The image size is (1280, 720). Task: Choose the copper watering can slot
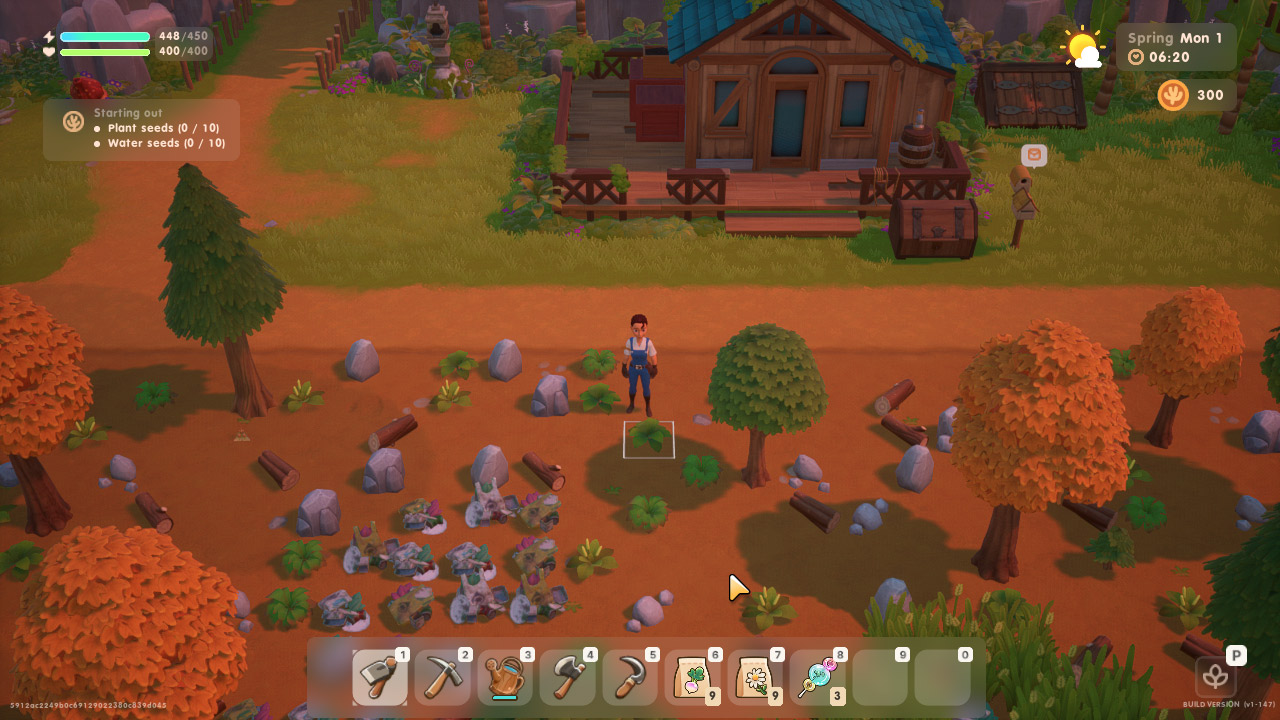click(x=505, y=678)
